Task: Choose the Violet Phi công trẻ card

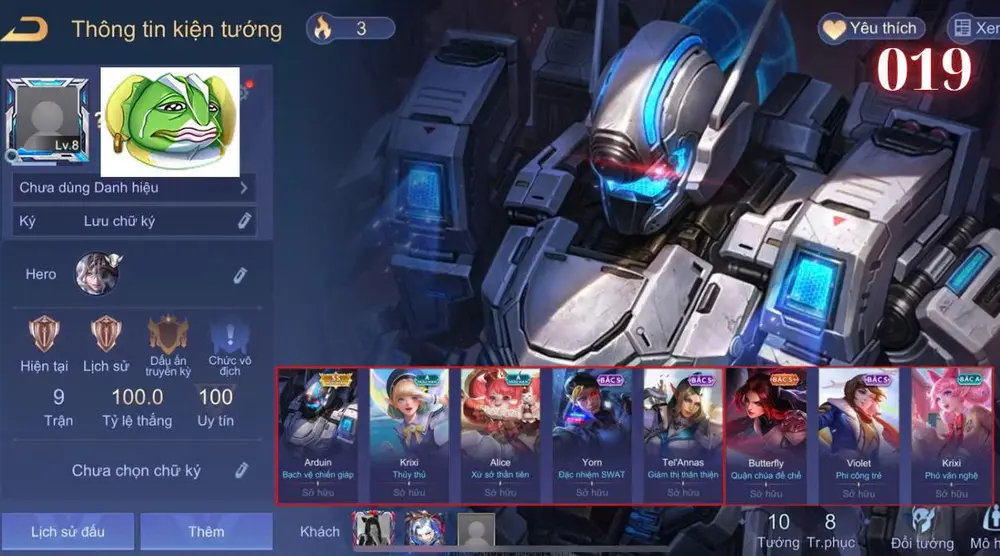Action: tap(857, 436)
